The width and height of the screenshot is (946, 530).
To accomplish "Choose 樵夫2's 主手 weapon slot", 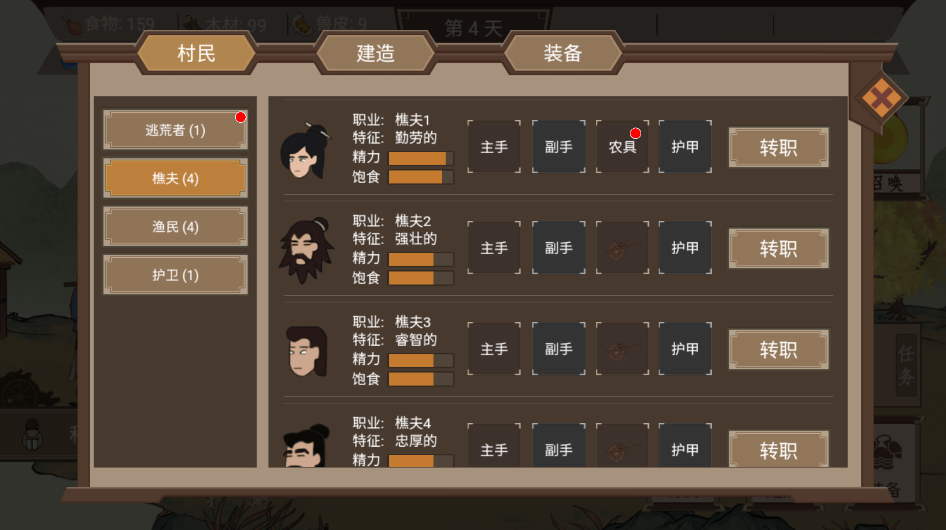I will tap(494, 248).
